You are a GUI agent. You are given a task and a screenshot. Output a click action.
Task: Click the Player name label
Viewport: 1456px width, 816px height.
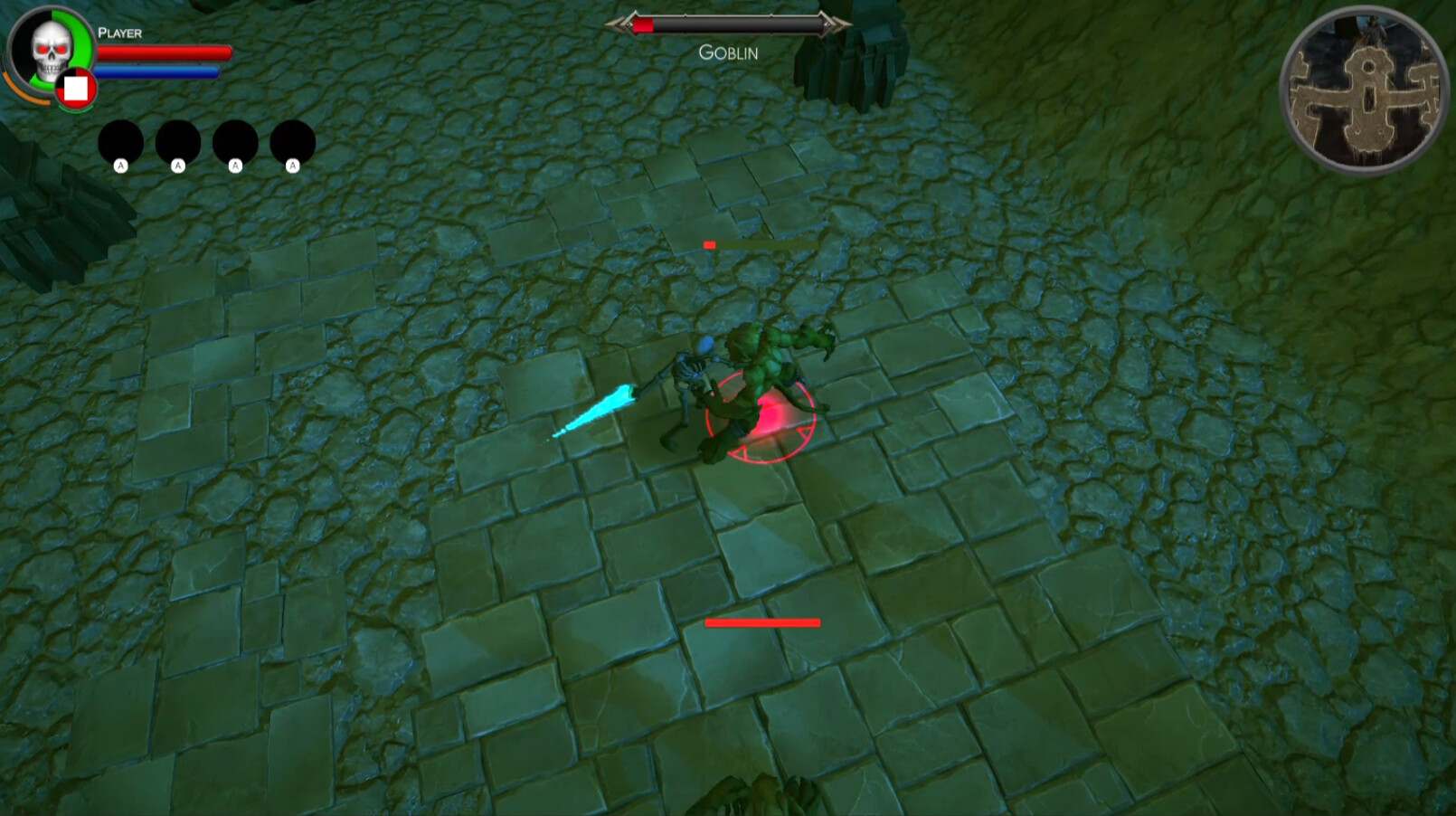[118, 33]
